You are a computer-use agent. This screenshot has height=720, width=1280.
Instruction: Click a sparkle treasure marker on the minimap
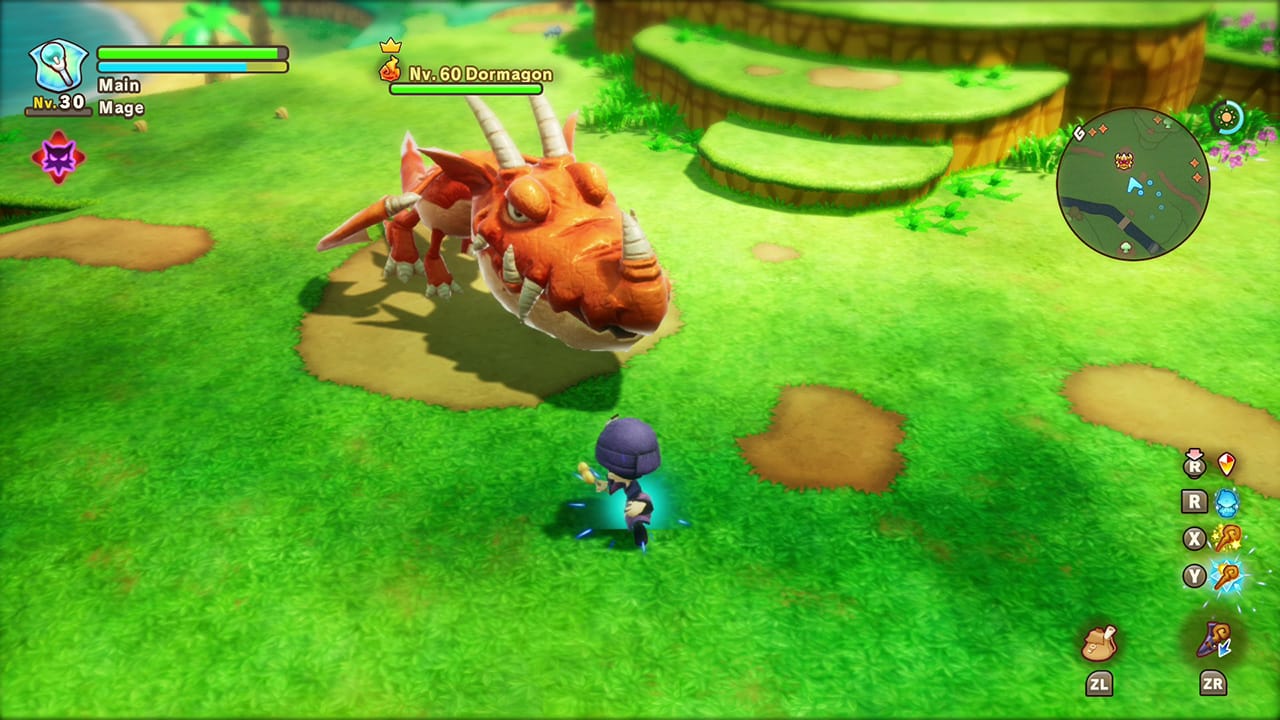click(x=1195, y=161)
